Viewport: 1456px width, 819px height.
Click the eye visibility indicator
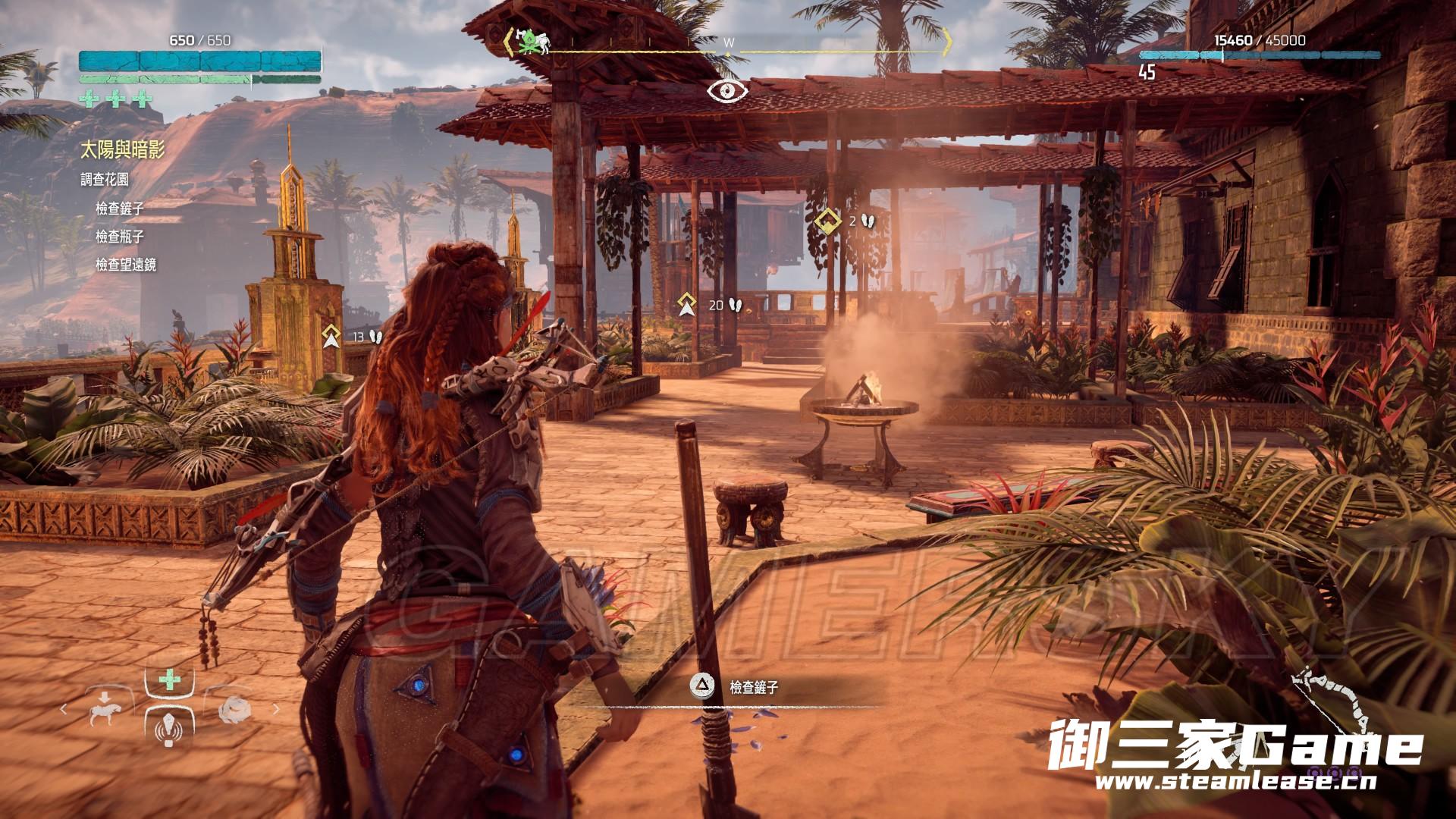[728, 91]
